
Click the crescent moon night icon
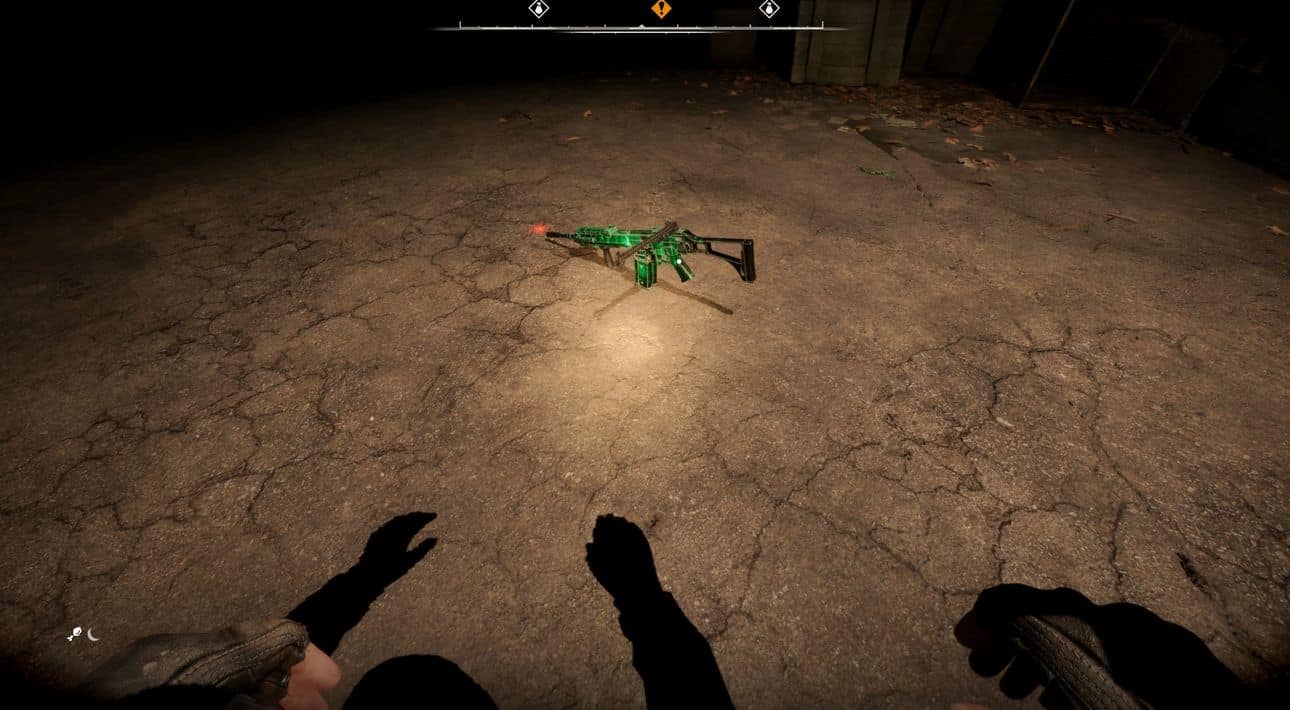pos(93,634)
